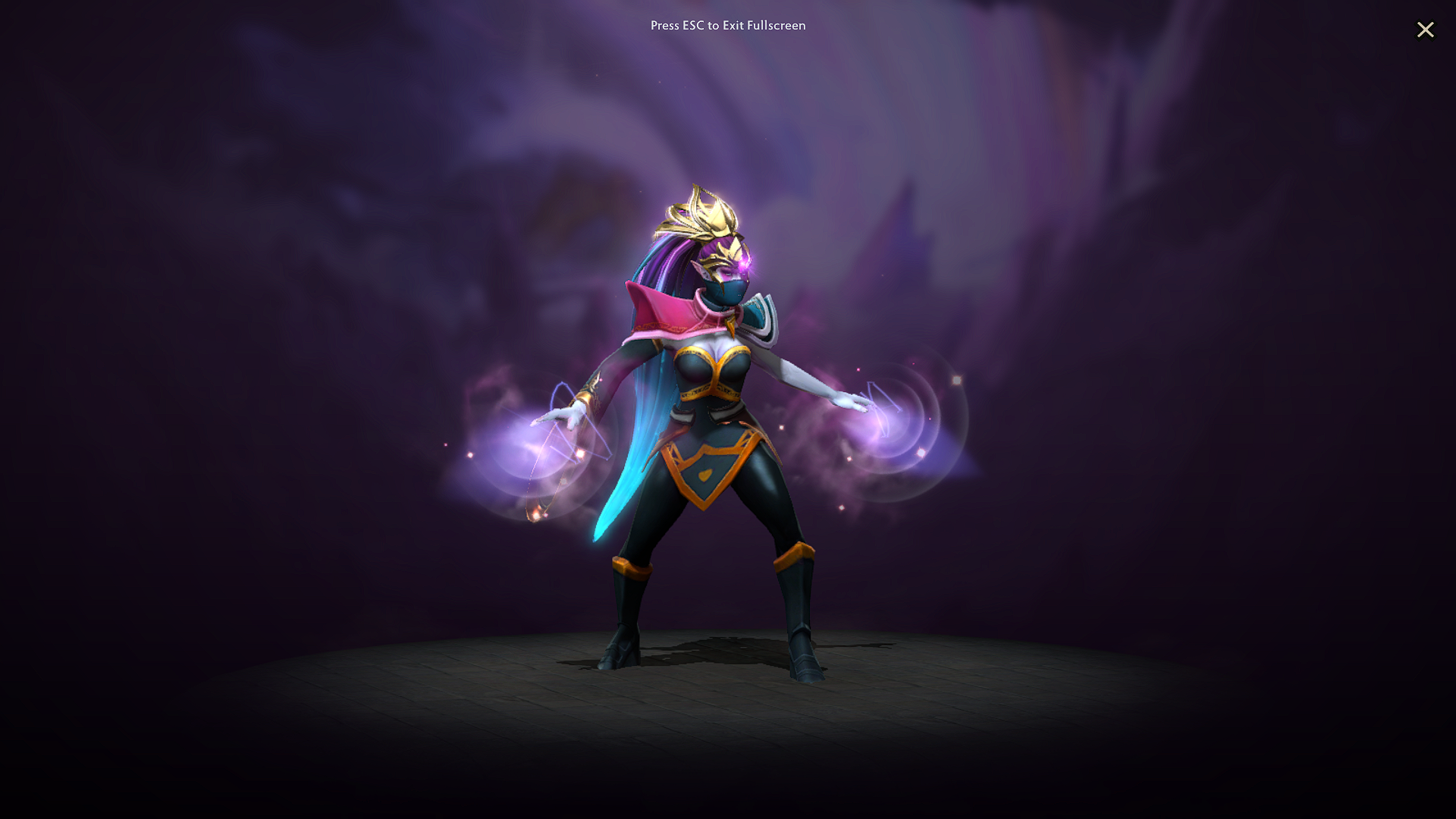Click the Press ESC to Exit Fullscreen label
This screenshot has height=819, width=1456.
(x=727, y=26)
